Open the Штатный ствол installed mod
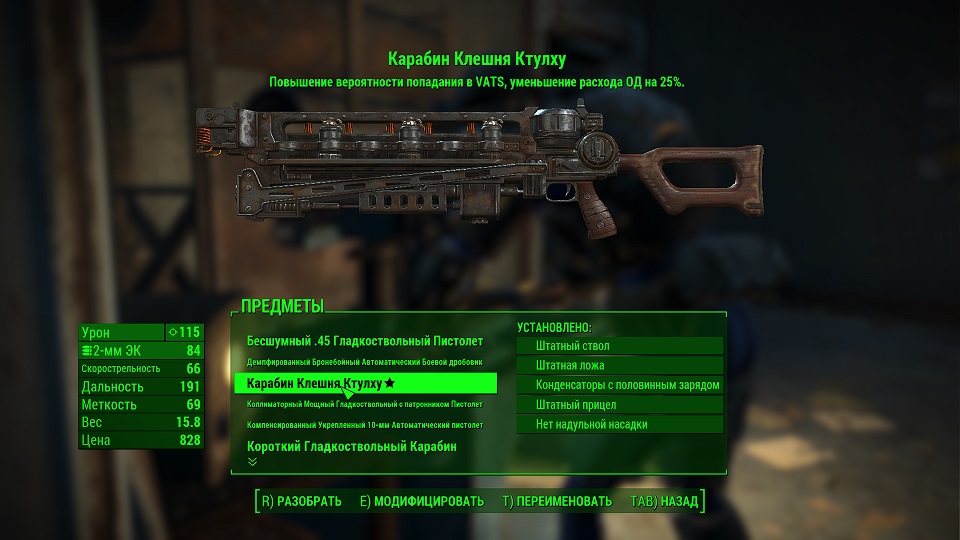 coord(619,346)
